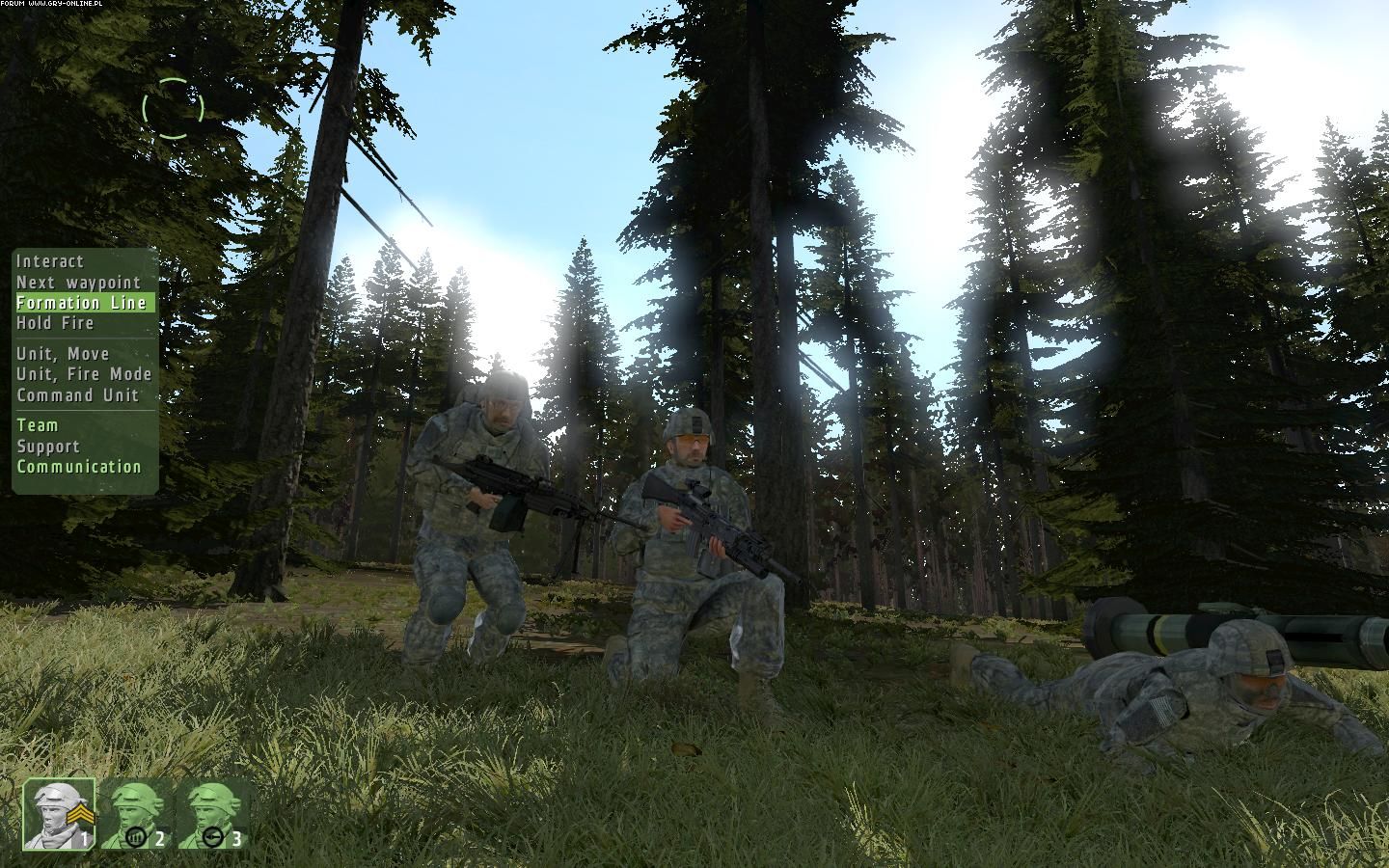The height and width of the screenshot is (868, 1389).
Task: Choose Next waypoint from the command menu
Action: coord(79,283)
